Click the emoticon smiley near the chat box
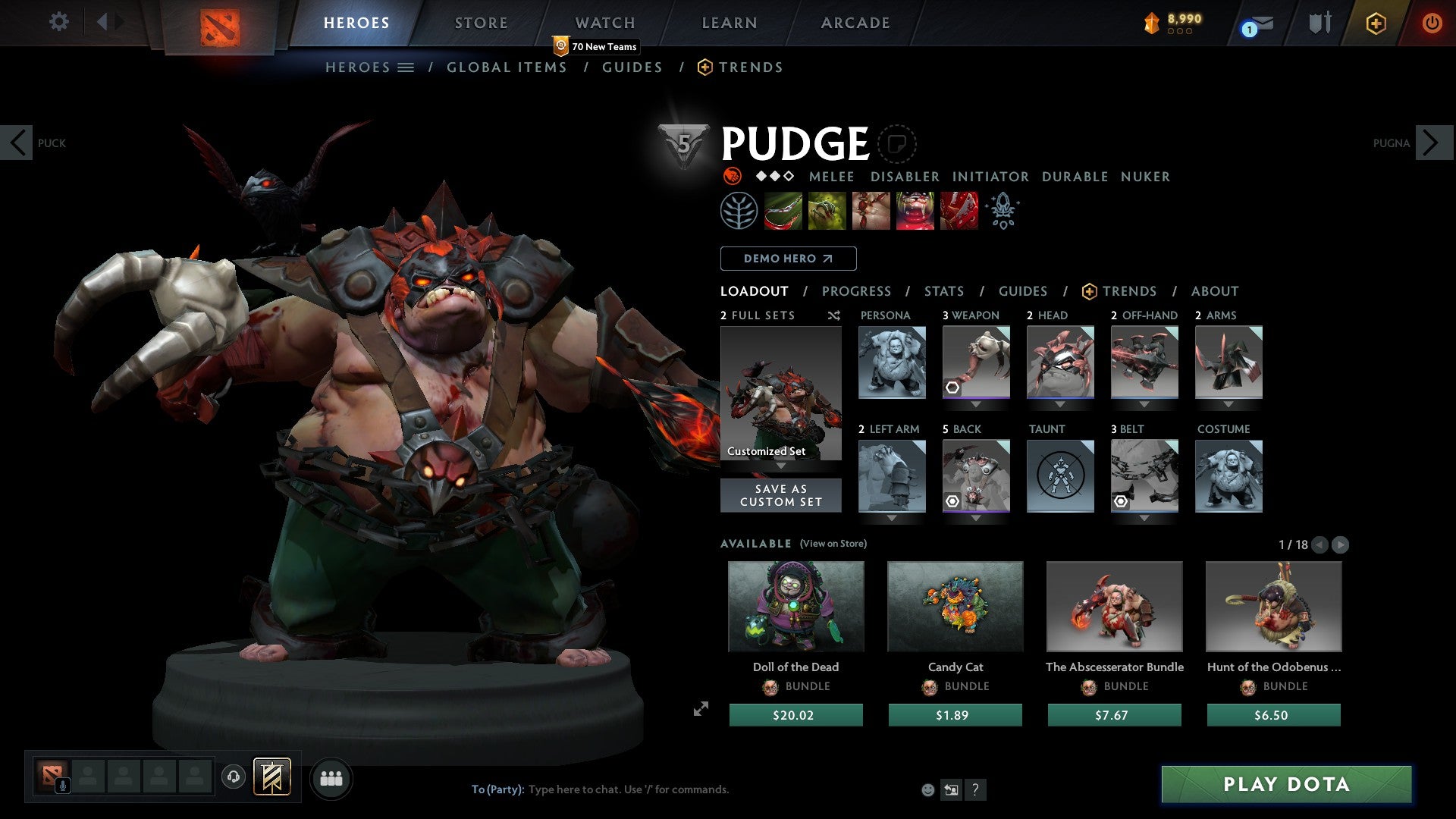 pos(927,789)
